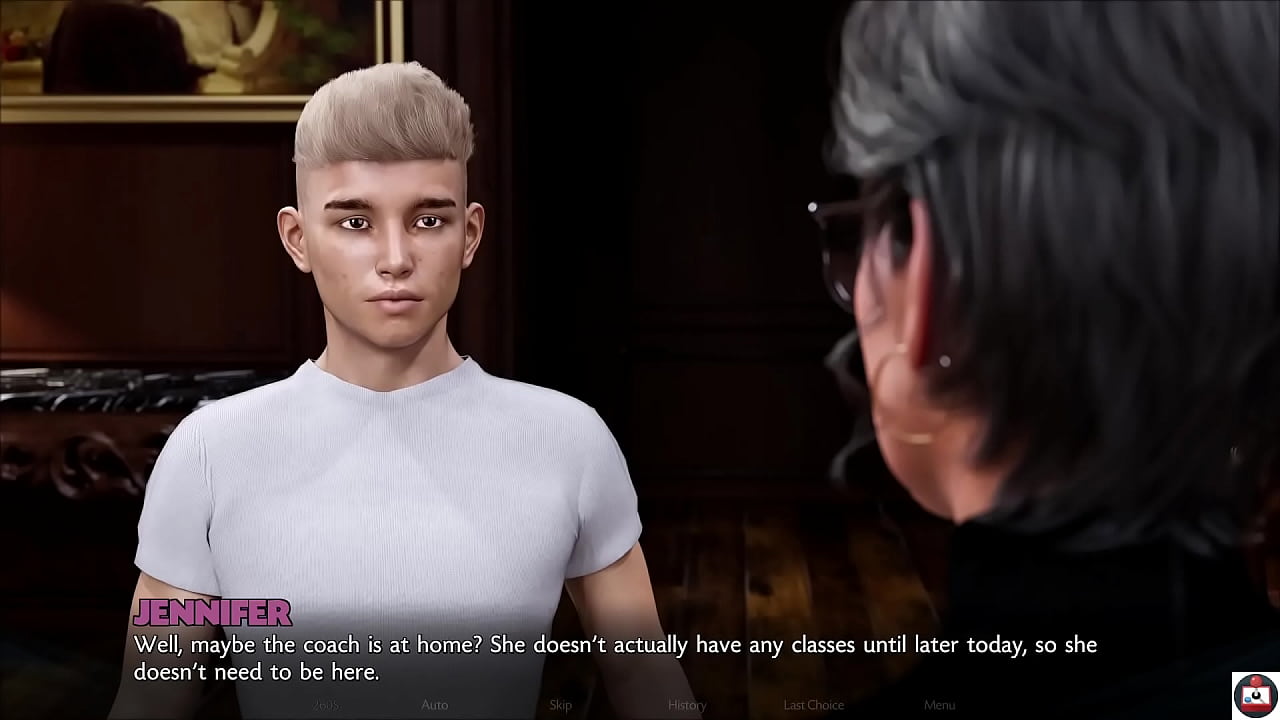This screenshot has width=1280, height=720.
Task: Click the red recorder icon in the corner
Action: point(1254,694)
